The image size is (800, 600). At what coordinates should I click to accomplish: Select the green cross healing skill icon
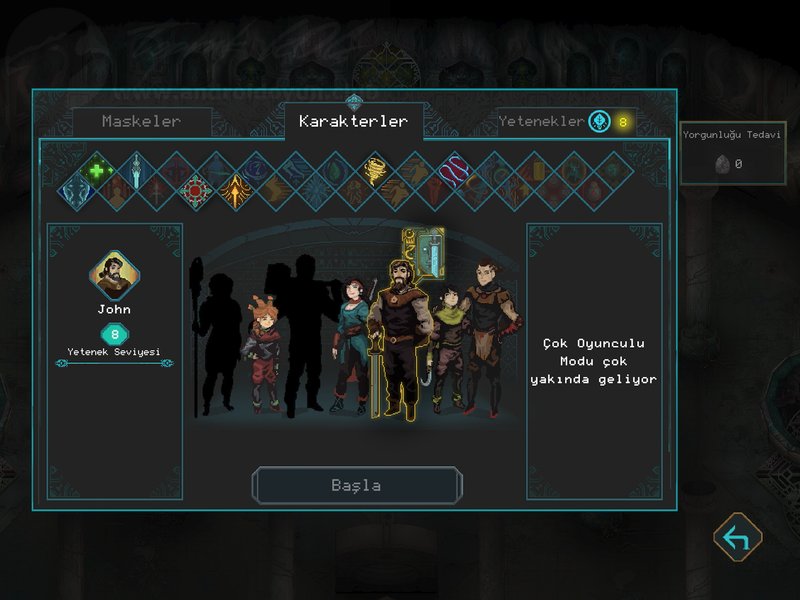(x=97, y=171)
